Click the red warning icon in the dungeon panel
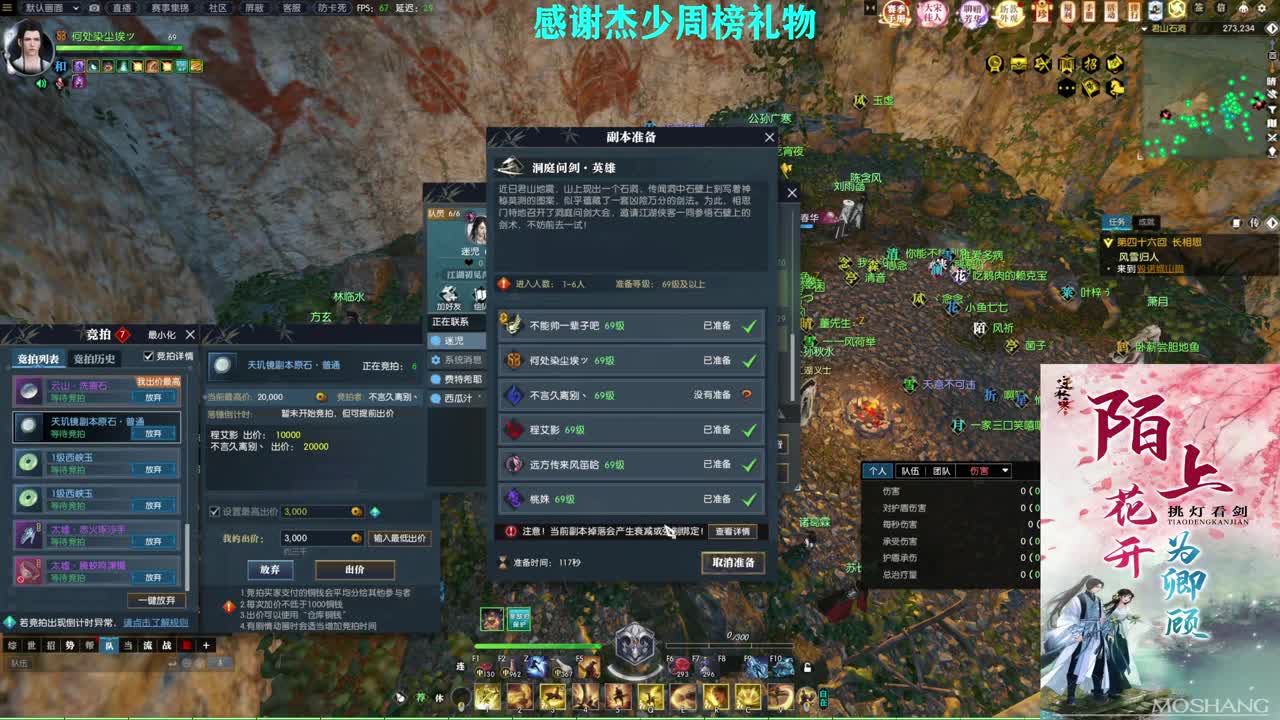Image resolution: width=1280 pixels, height=720 pixels. coord(511,531)
